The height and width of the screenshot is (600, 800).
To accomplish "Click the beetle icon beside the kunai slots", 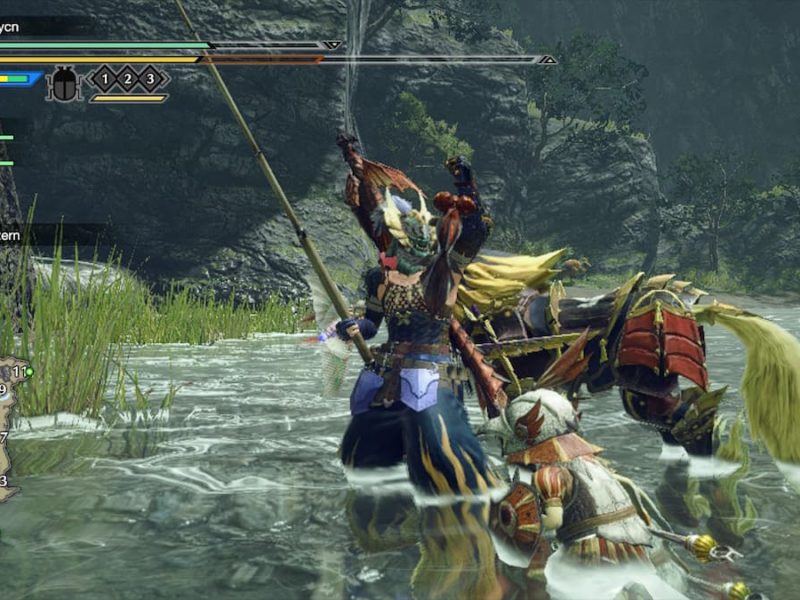I will pos(65,83).
